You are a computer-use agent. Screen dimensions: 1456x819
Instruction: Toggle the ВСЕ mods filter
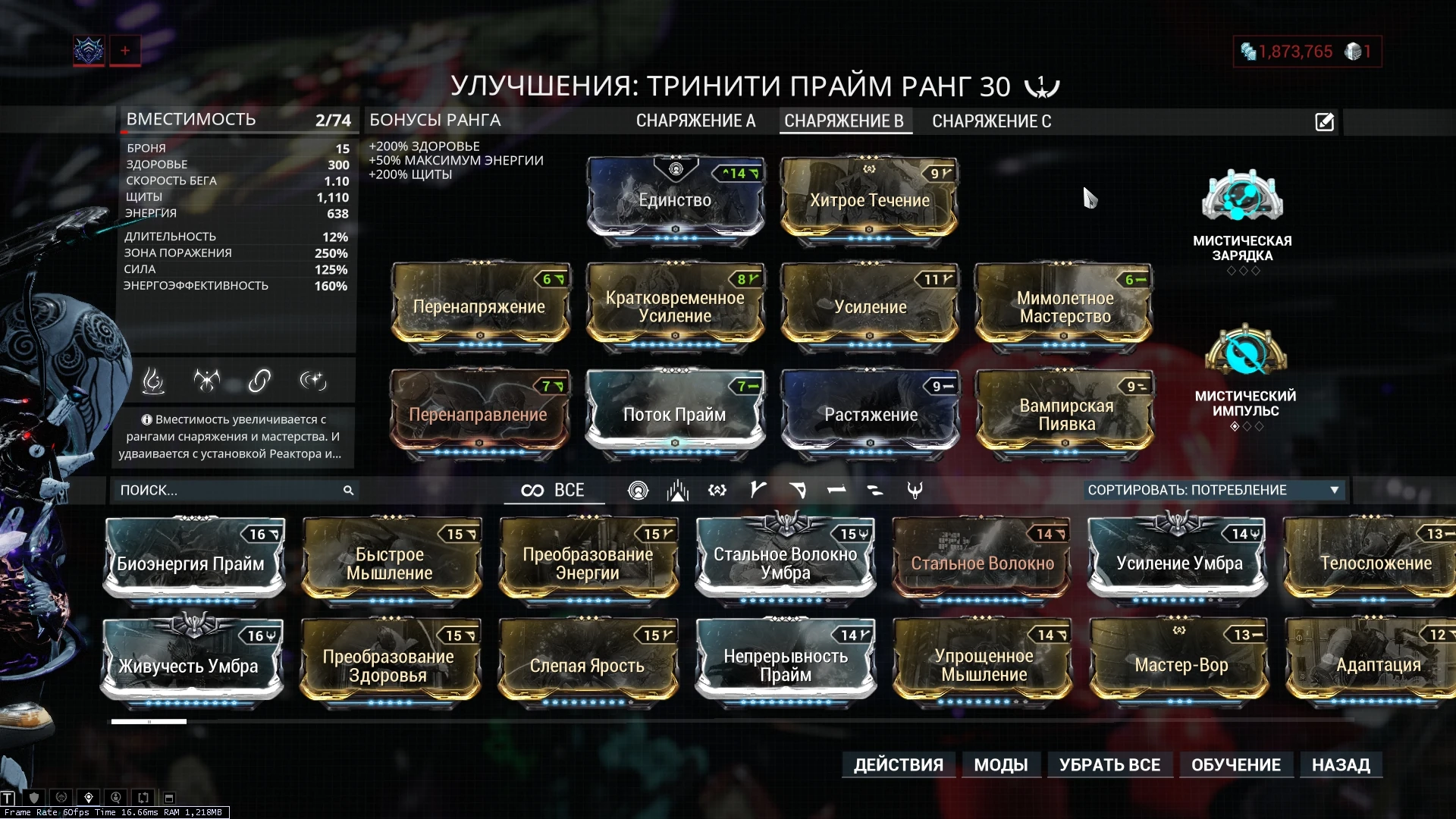554,490
